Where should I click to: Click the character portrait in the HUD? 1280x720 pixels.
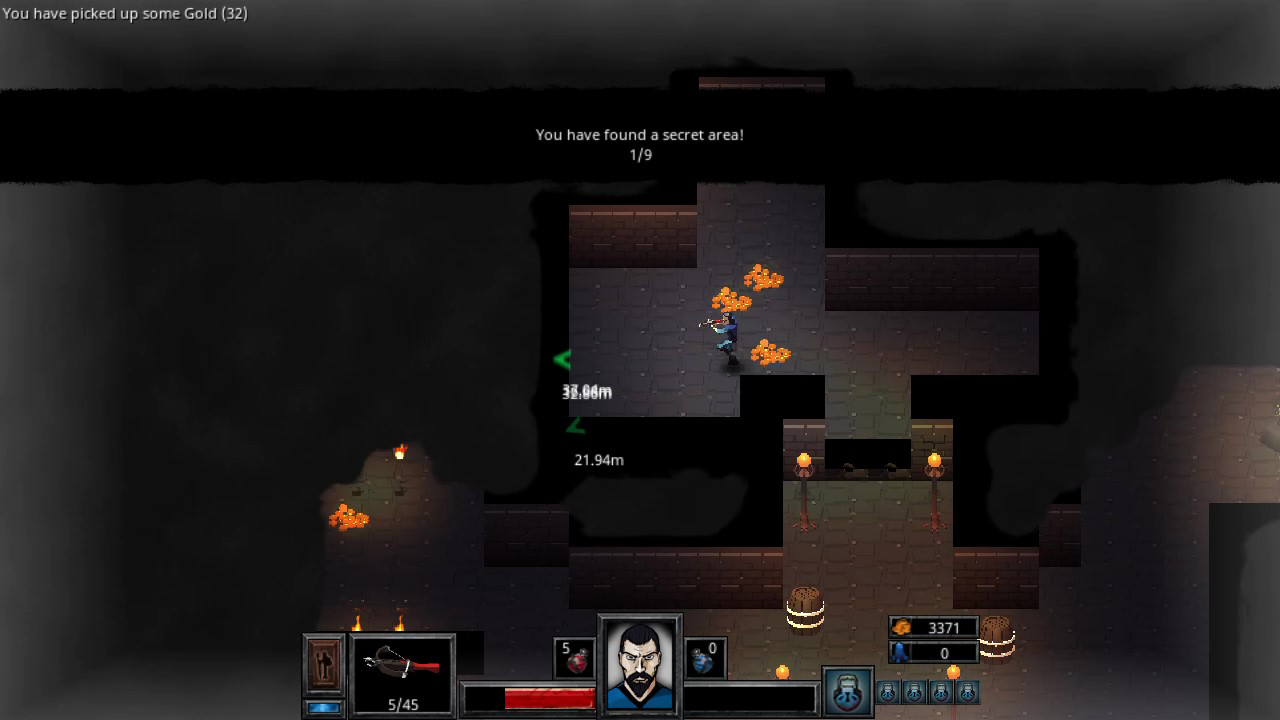pos(639,665)
